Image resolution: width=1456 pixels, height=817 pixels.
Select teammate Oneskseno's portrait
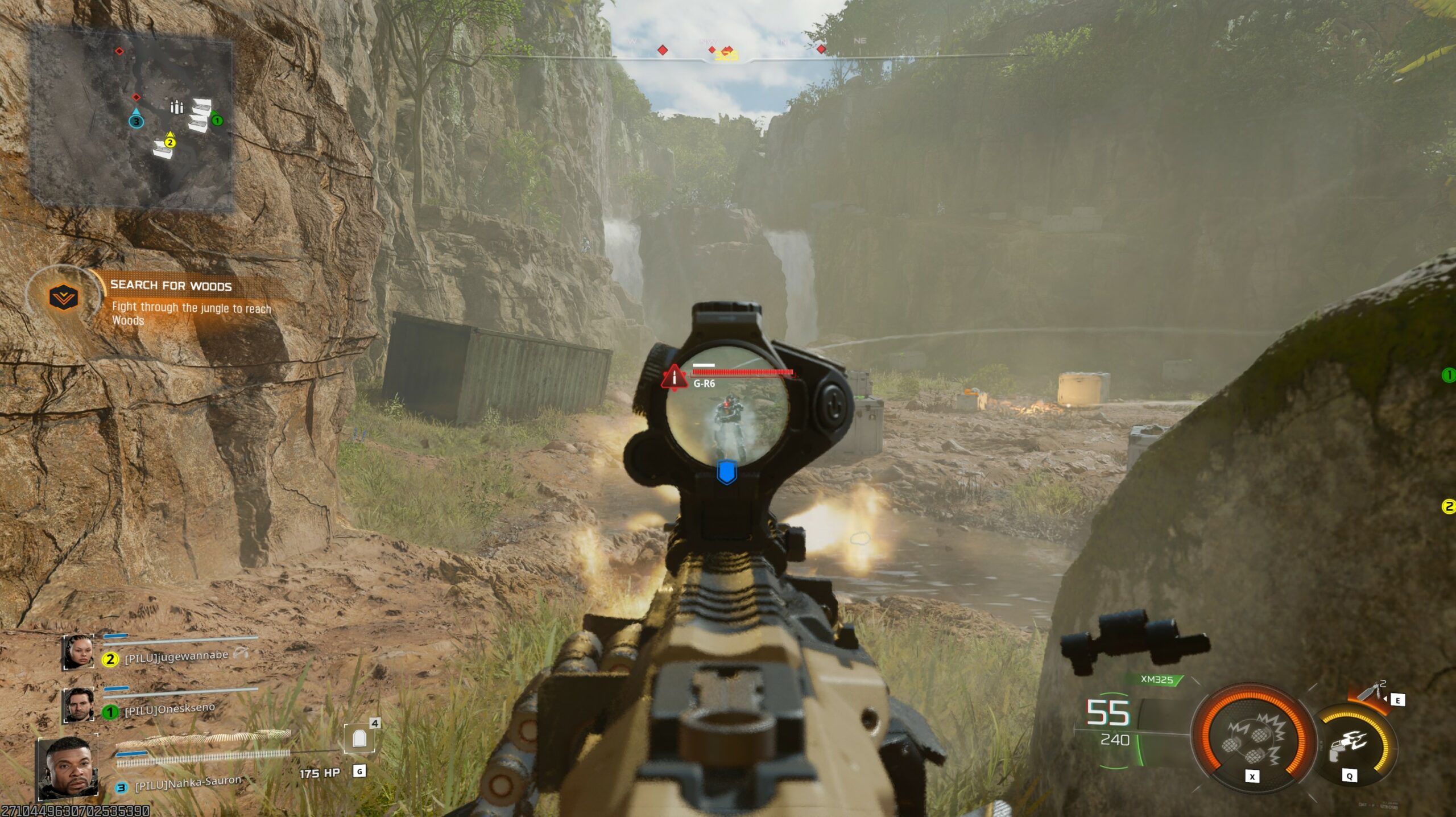click(78, 705)
